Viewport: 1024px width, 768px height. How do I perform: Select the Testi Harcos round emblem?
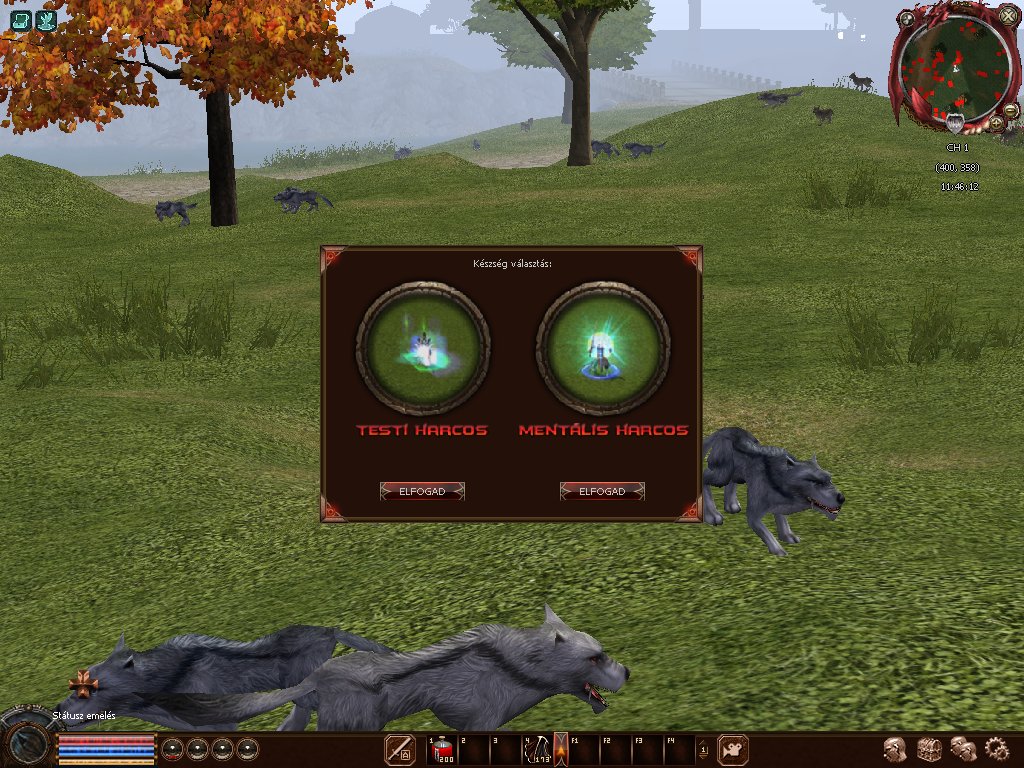423,347
